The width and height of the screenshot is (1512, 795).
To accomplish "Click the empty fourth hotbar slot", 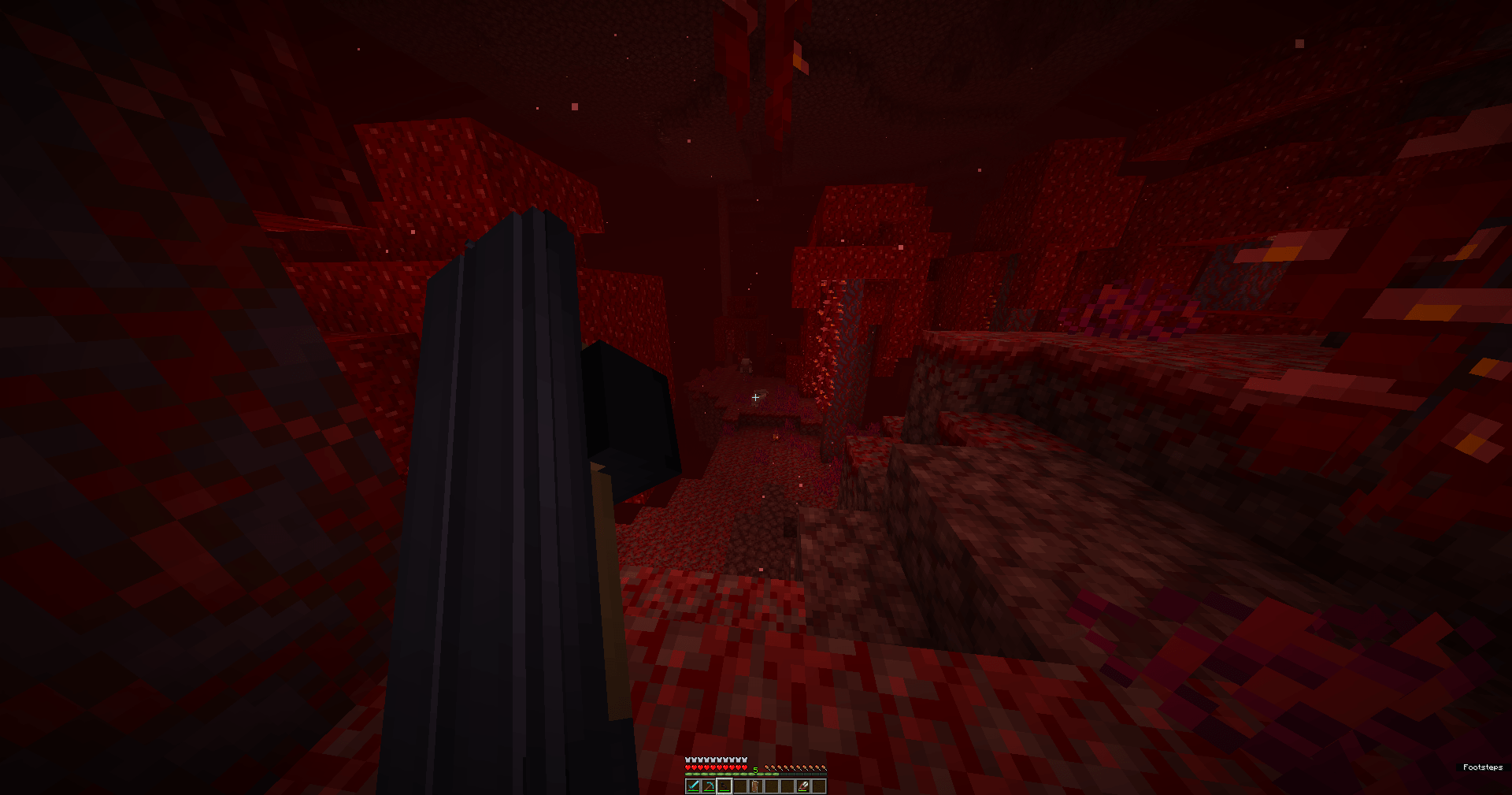I will 740,786.
